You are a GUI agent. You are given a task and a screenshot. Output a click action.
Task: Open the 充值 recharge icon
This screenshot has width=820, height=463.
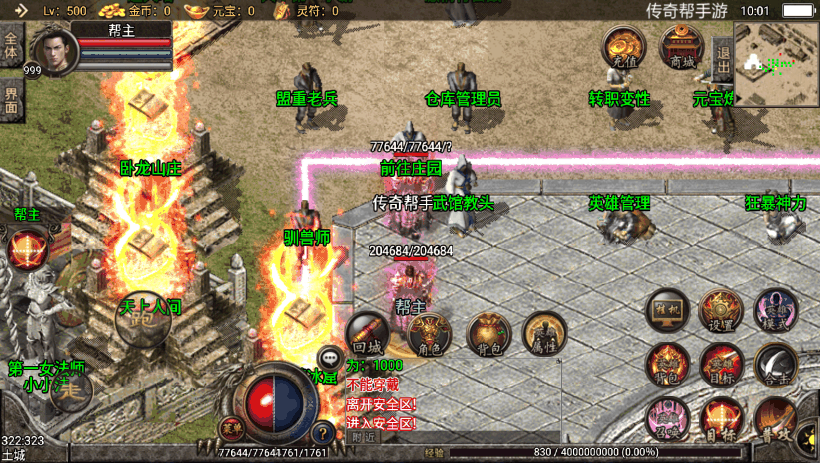(x=622, y=46)
